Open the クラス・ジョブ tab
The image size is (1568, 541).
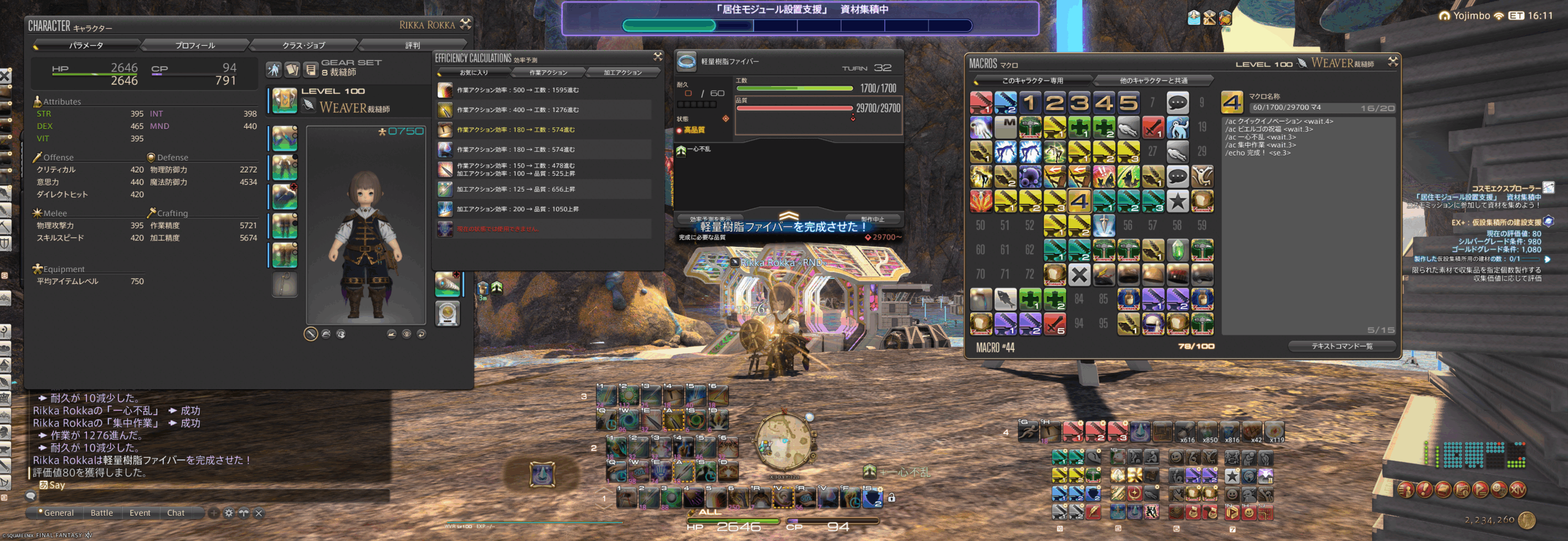tap(303, 45)
